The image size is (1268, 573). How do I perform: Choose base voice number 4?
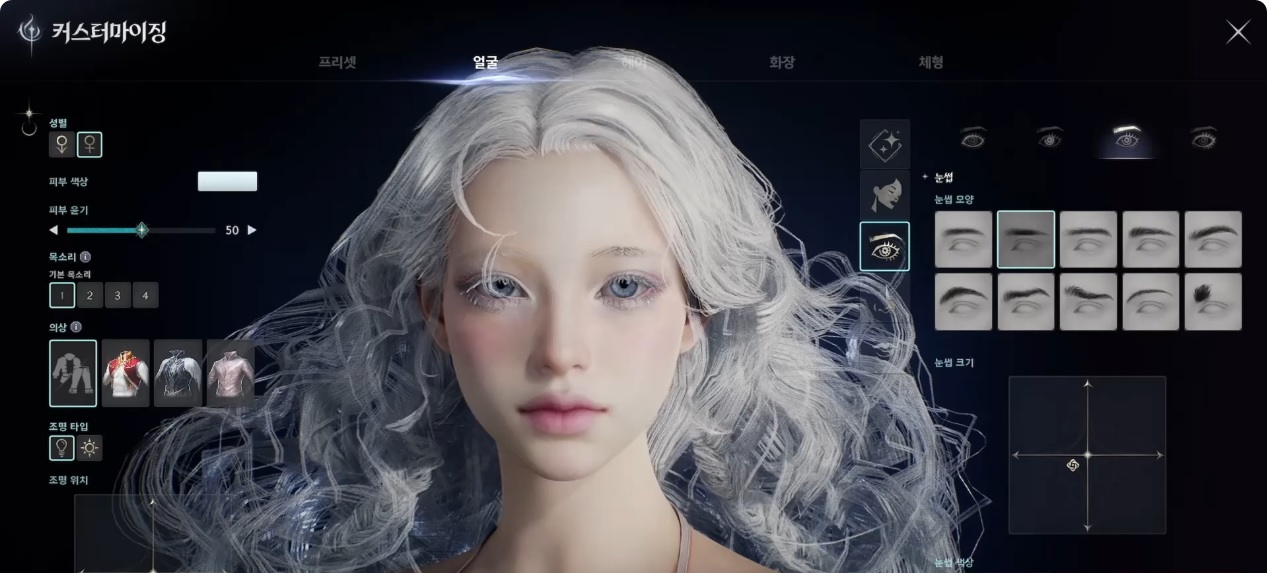pos(145,295)
